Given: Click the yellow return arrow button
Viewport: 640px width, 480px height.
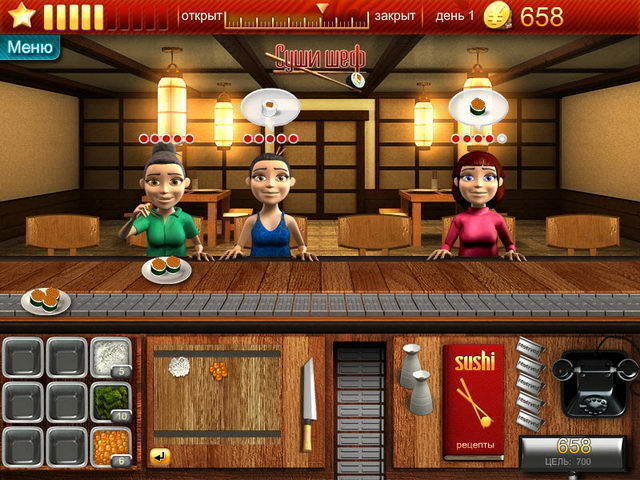Looking at the screenshot, I should tap(160, 456).
